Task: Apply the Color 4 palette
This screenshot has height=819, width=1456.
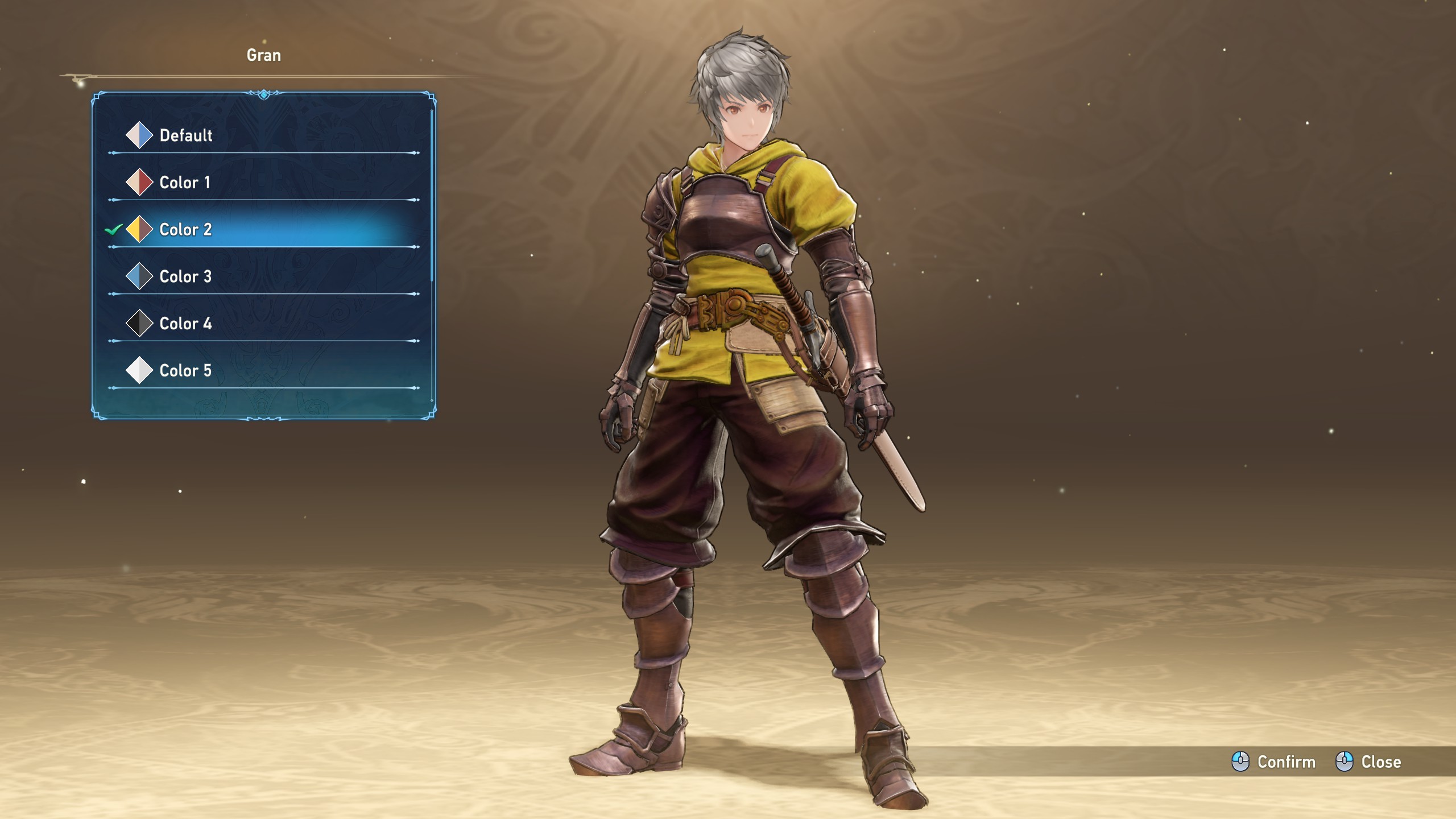Action: pyautogui.click(x=185, y=324)
